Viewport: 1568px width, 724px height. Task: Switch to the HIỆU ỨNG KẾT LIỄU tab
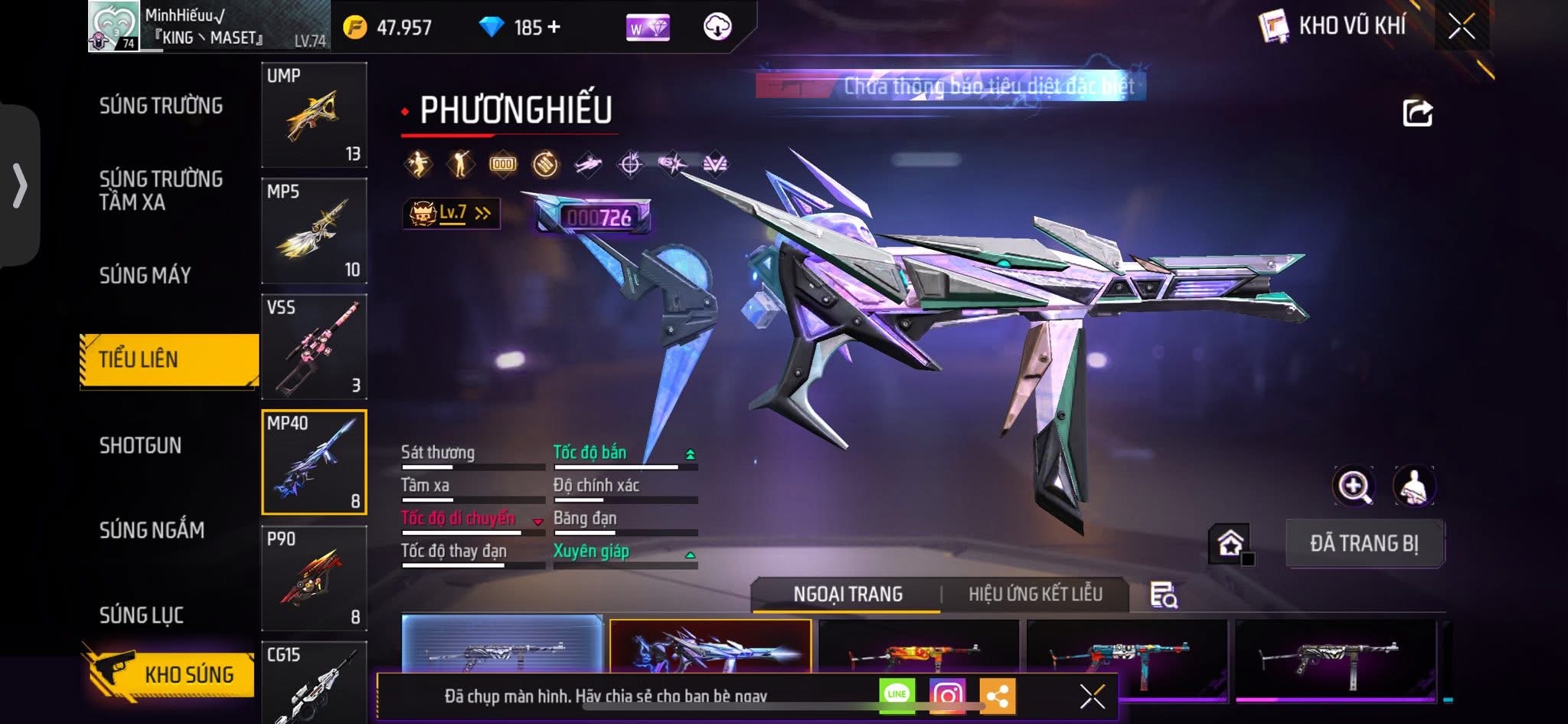coord(1035,595)
